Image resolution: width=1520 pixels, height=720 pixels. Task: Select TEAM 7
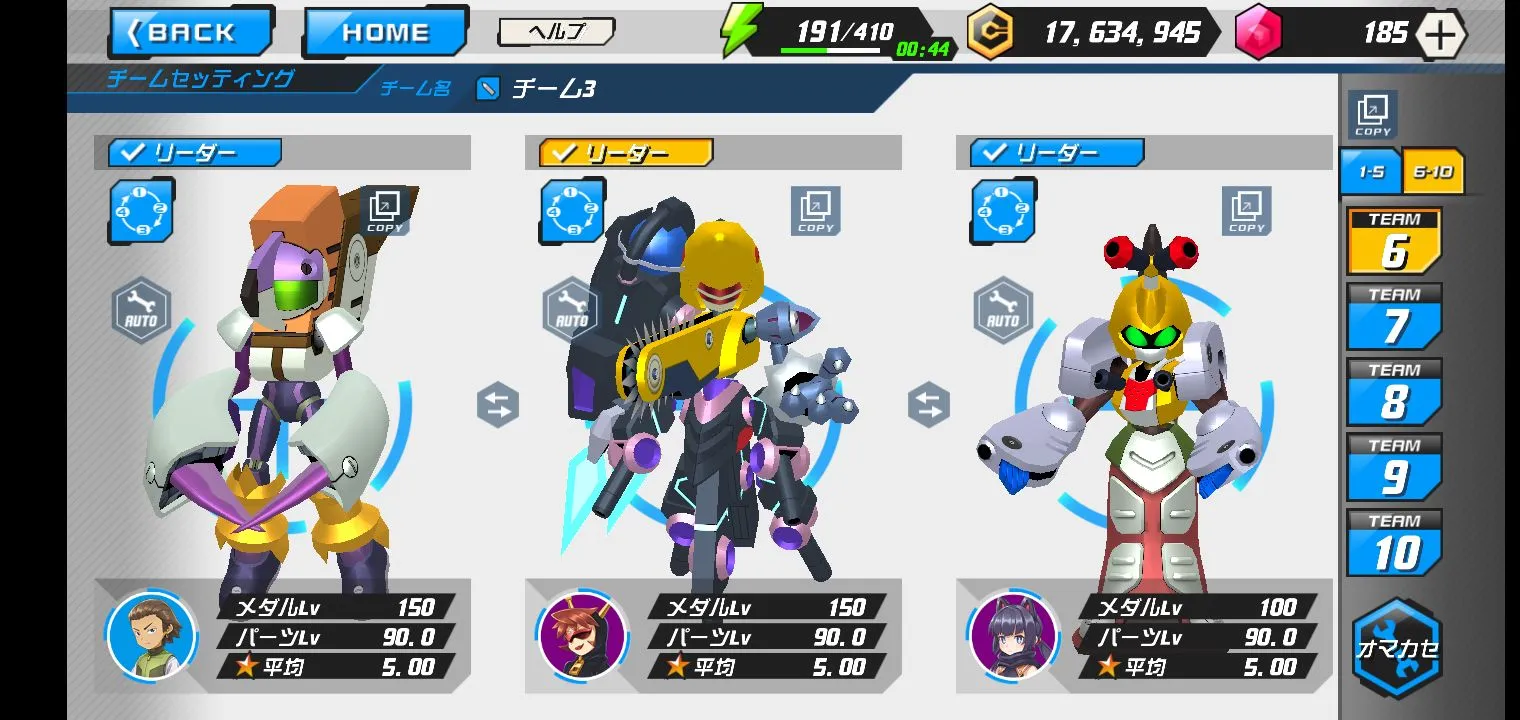tap(1394, 317)
